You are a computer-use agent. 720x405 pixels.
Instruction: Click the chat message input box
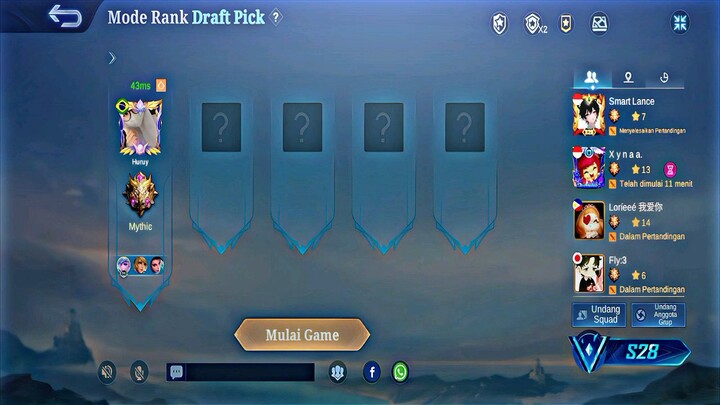coord(250,372)
